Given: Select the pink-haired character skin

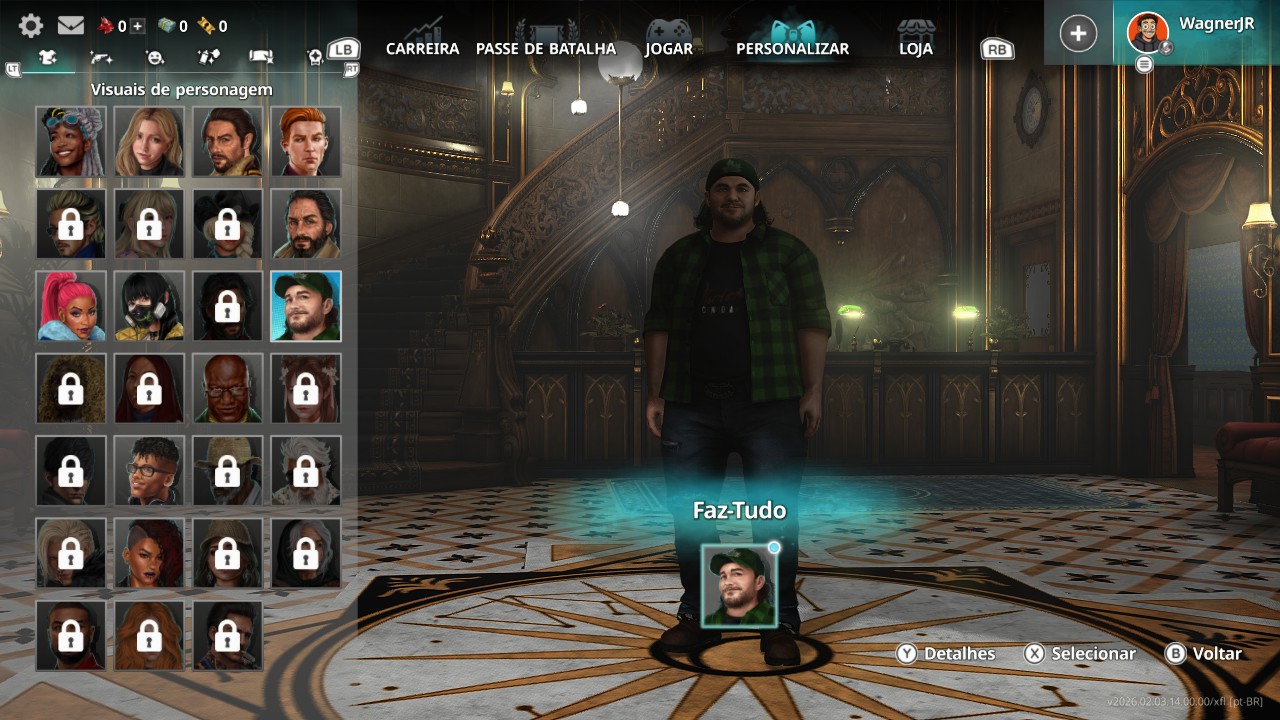Looking at the screenshot, I should 71,306.
